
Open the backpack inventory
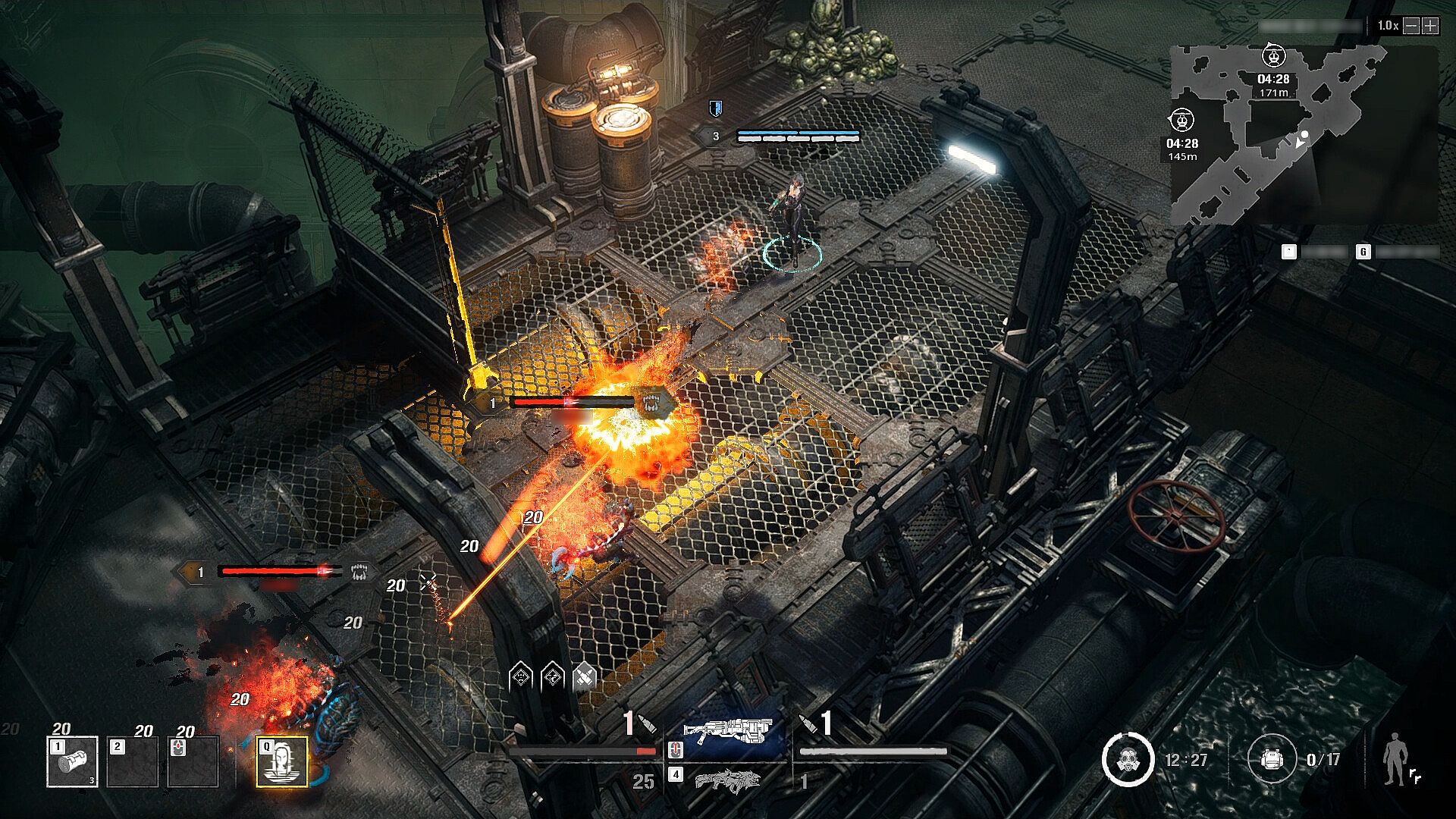click(x=1270, y=759)
